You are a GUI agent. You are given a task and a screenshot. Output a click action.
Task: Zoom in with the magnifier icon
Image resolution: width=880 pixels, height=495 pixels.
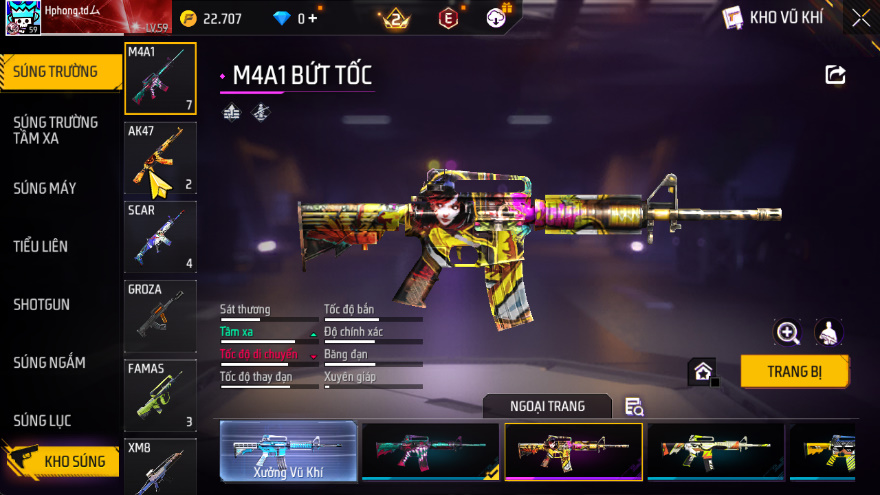788,333
